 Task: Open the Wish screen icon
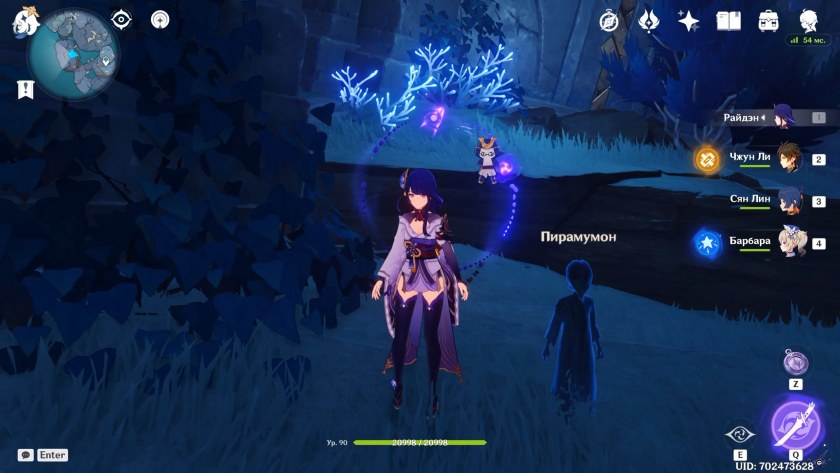[649, 20]
